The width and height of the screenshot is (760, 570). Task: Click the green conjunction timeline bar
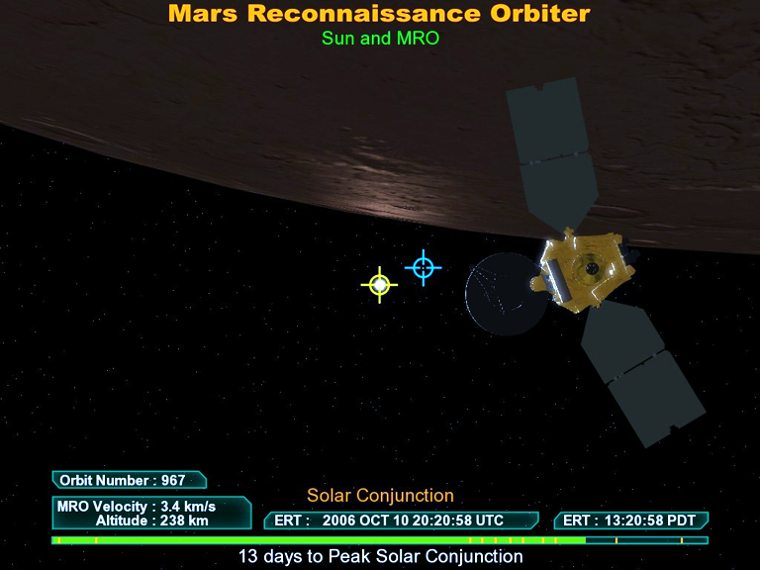(380, 540)
